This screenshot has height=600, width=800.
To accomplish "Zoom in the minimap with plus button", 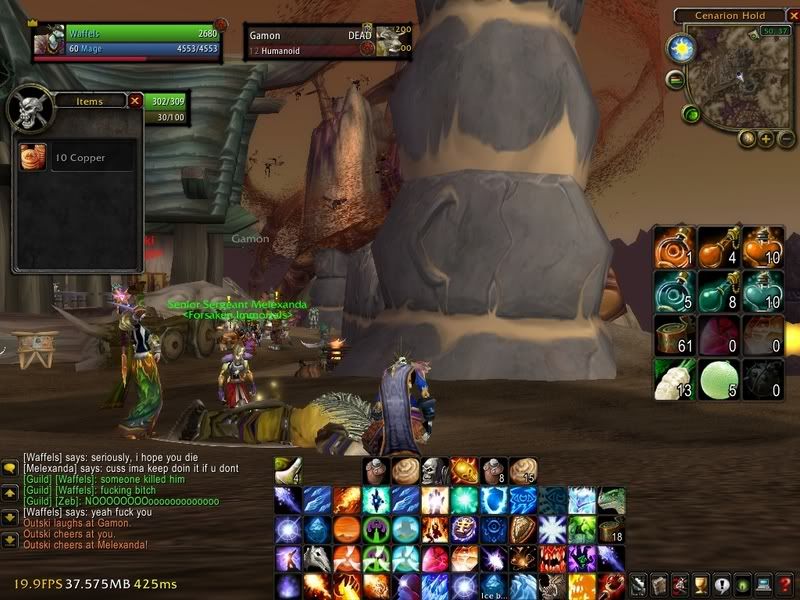I will (x=766, y=139).
